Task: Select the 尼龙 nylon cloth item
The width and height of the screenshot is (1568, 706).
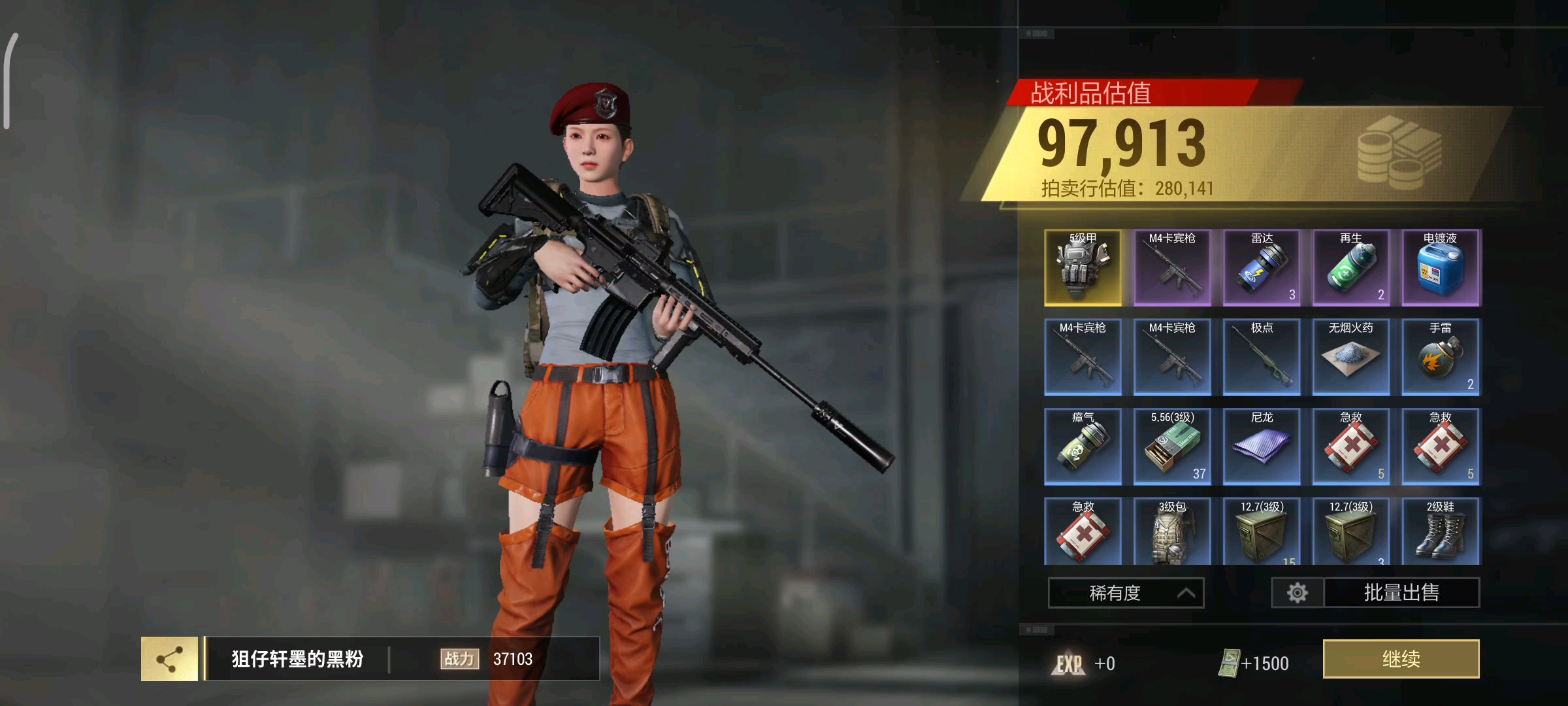Action: pos(1262,447)
